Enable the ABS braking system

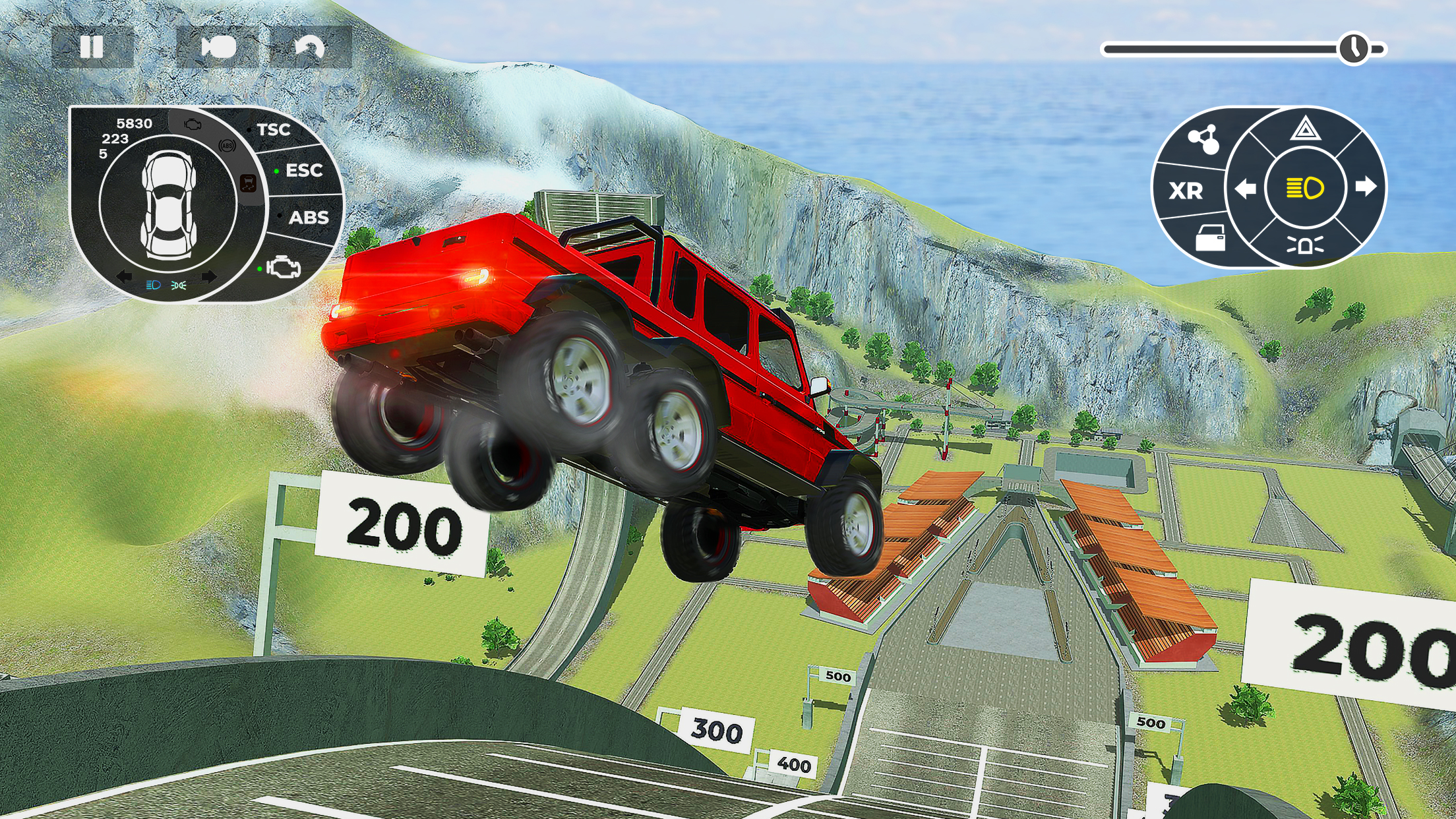(x=309, y=218)
